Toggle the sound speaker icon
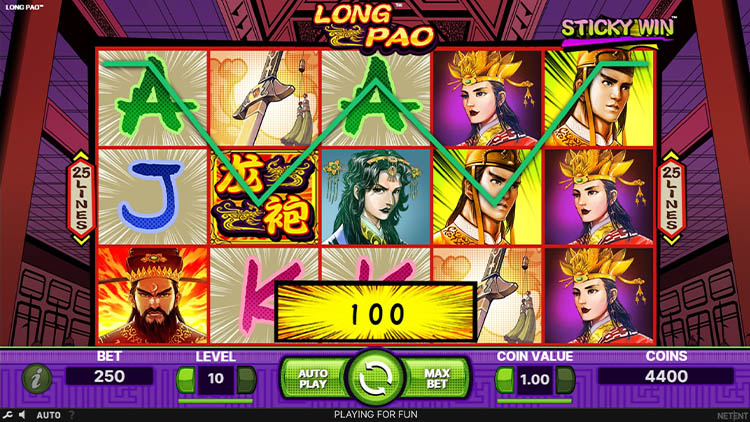 point(23,414)
